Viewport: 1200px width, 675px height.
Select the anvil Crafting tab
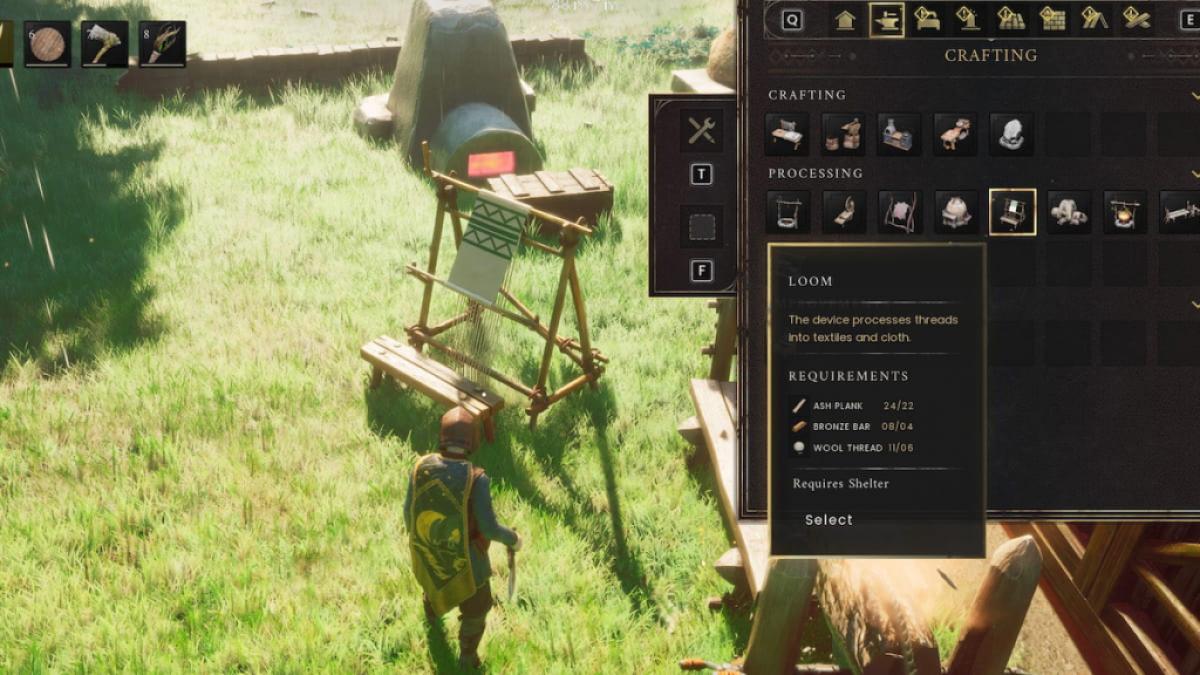point(886,20)
